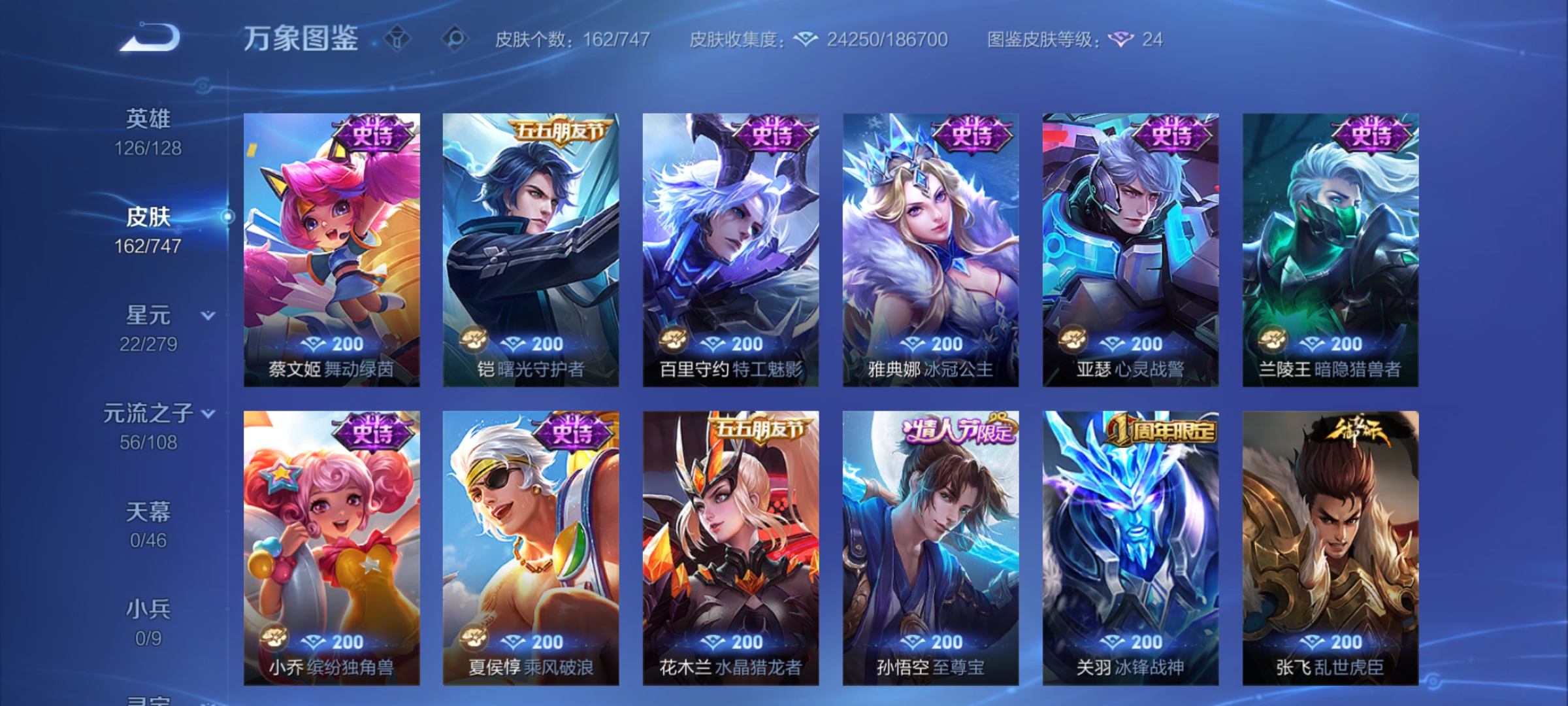Image resolution: width=1568 pixels, height=706 pixels.
Task: Expand the 元流之子 category chevron
Action: tap(208, 414)
